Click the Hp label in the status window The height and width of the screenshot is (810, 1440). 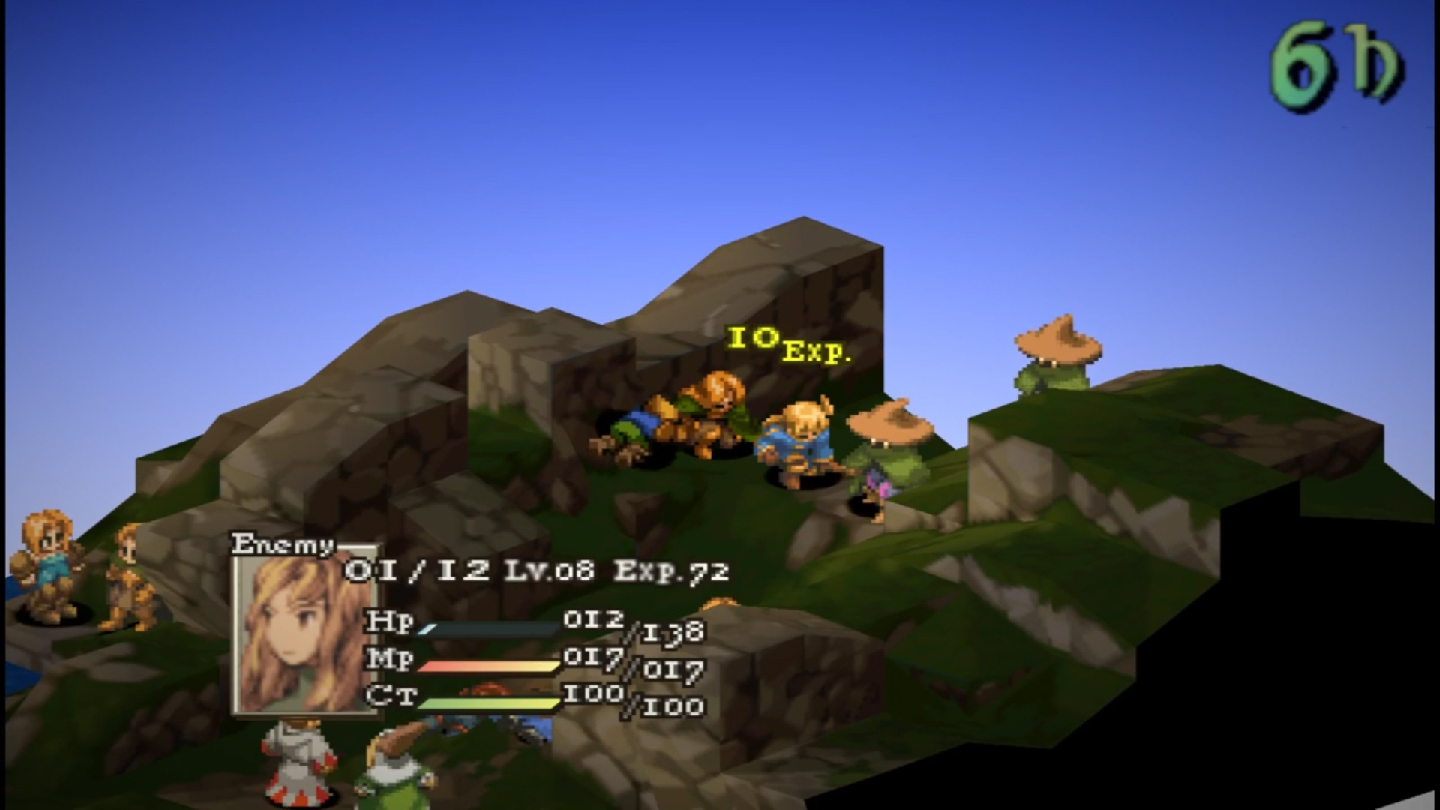[x=390, y=622]
